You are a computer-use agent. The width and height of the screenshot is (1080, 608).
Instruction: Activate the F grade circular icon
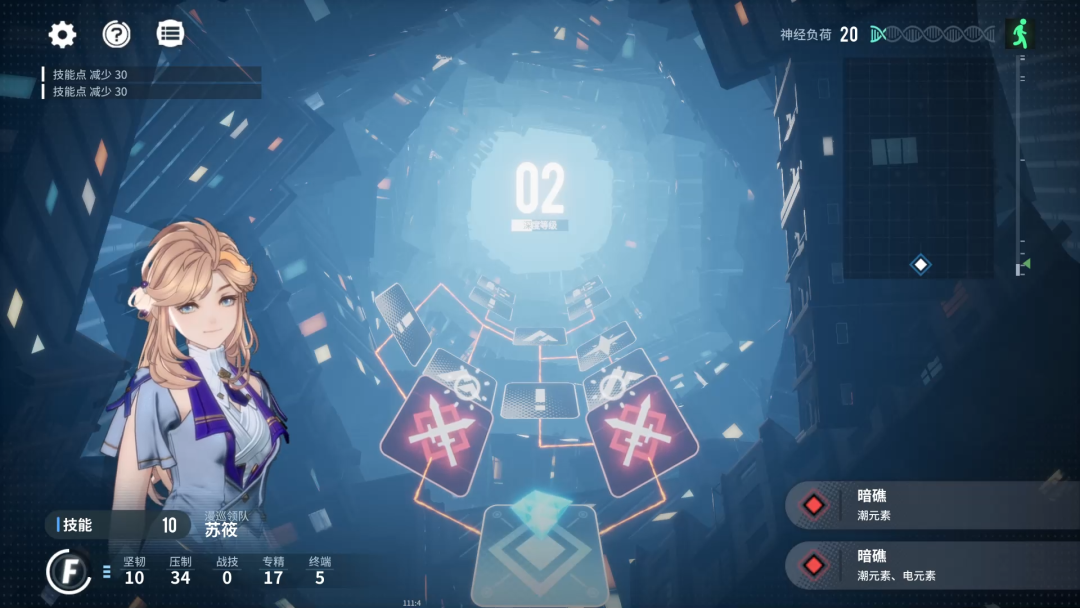click(69, 571)
